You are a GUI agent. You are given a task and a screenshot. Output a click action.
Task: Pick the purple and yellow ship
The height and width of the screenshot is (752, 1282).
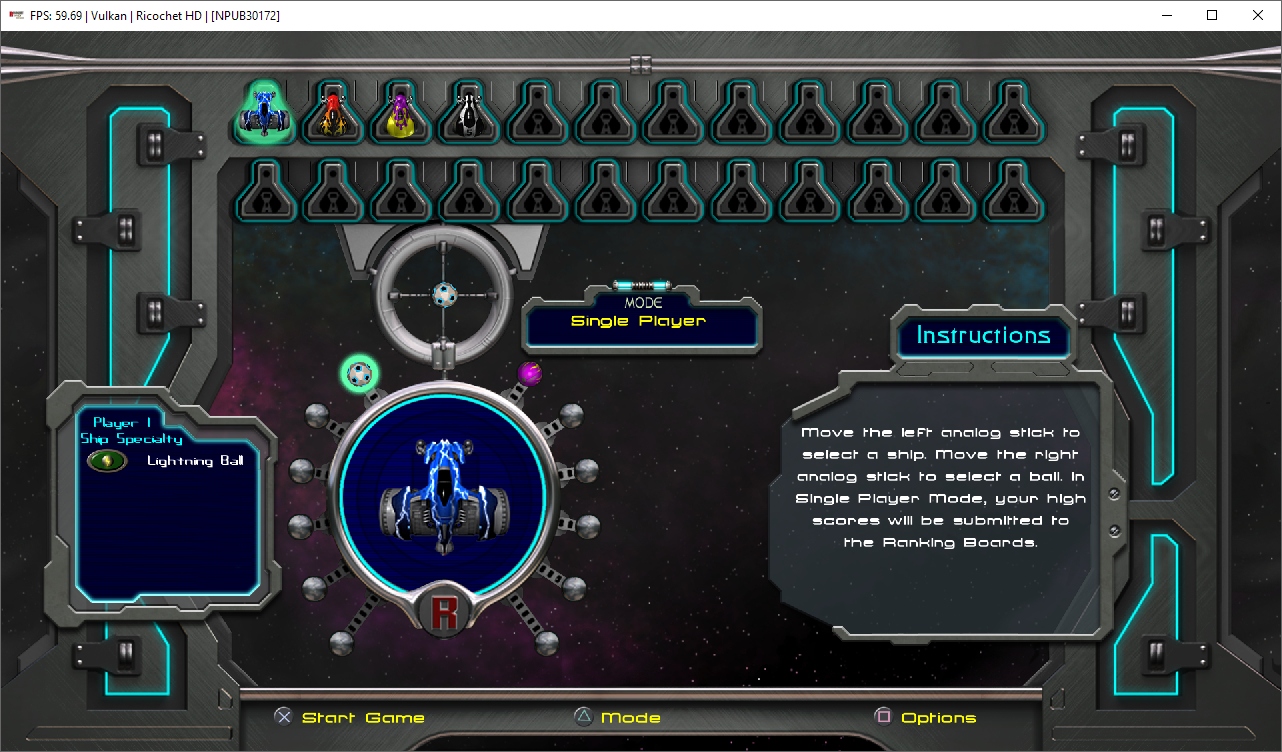tap(401, 114)
